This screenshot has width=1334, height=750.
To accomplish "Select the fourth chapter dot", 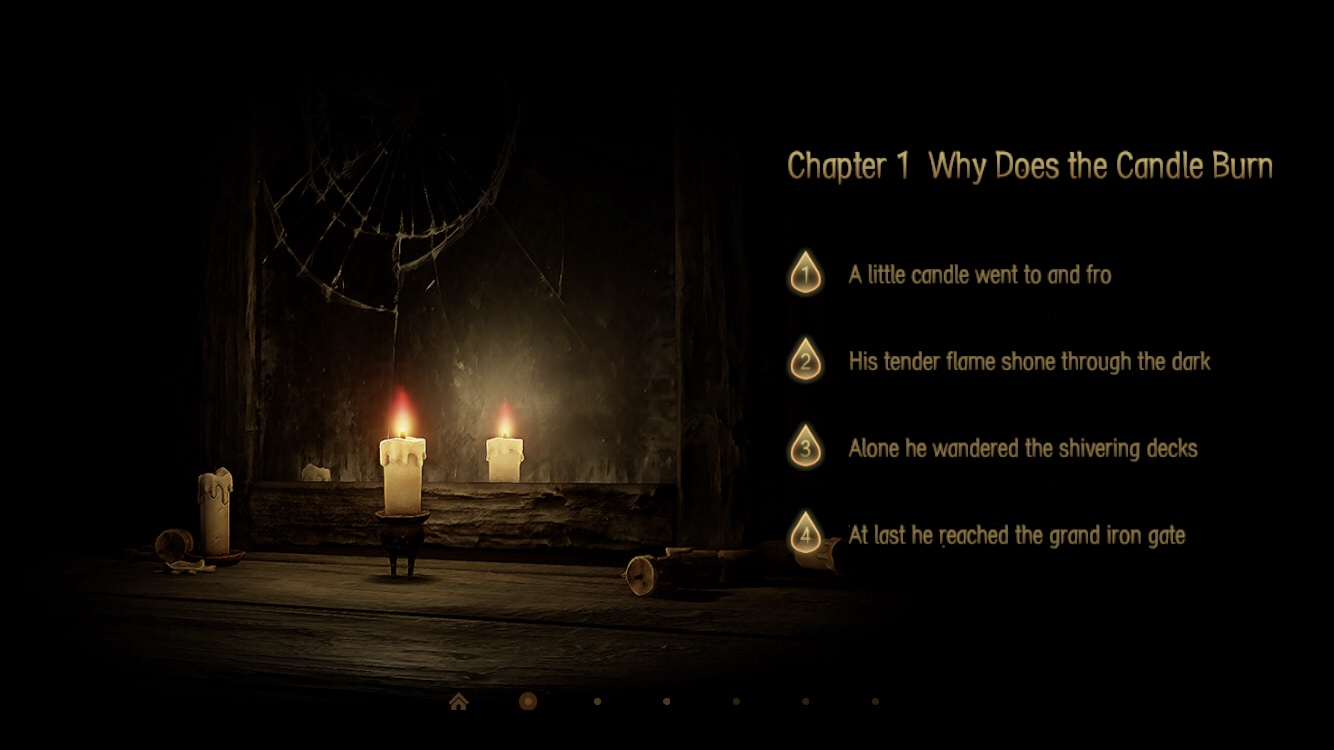I will 735,701.
